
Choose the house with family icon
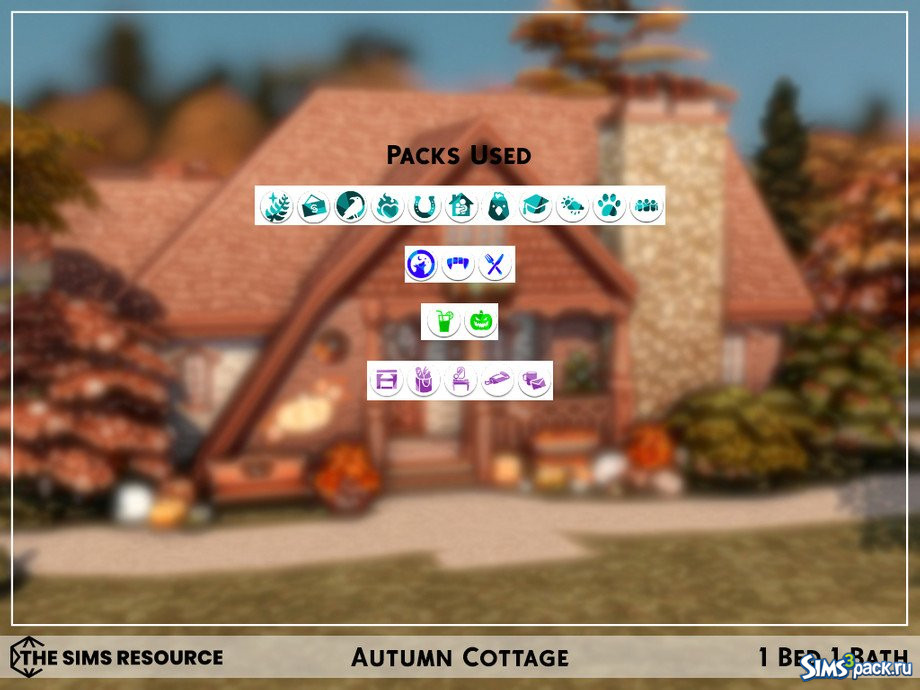tap(461, 207)
